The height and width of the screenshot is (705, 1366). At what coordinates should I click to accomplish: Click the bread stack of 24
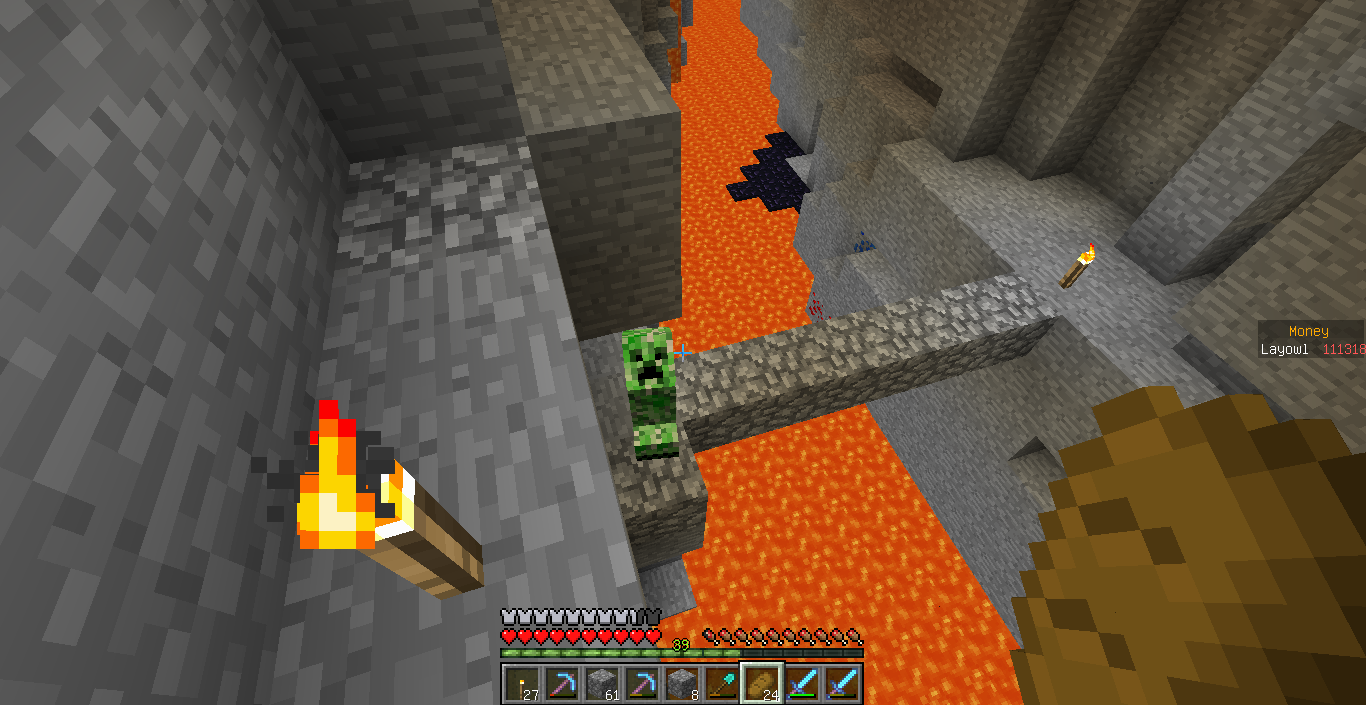click(761, 683)
